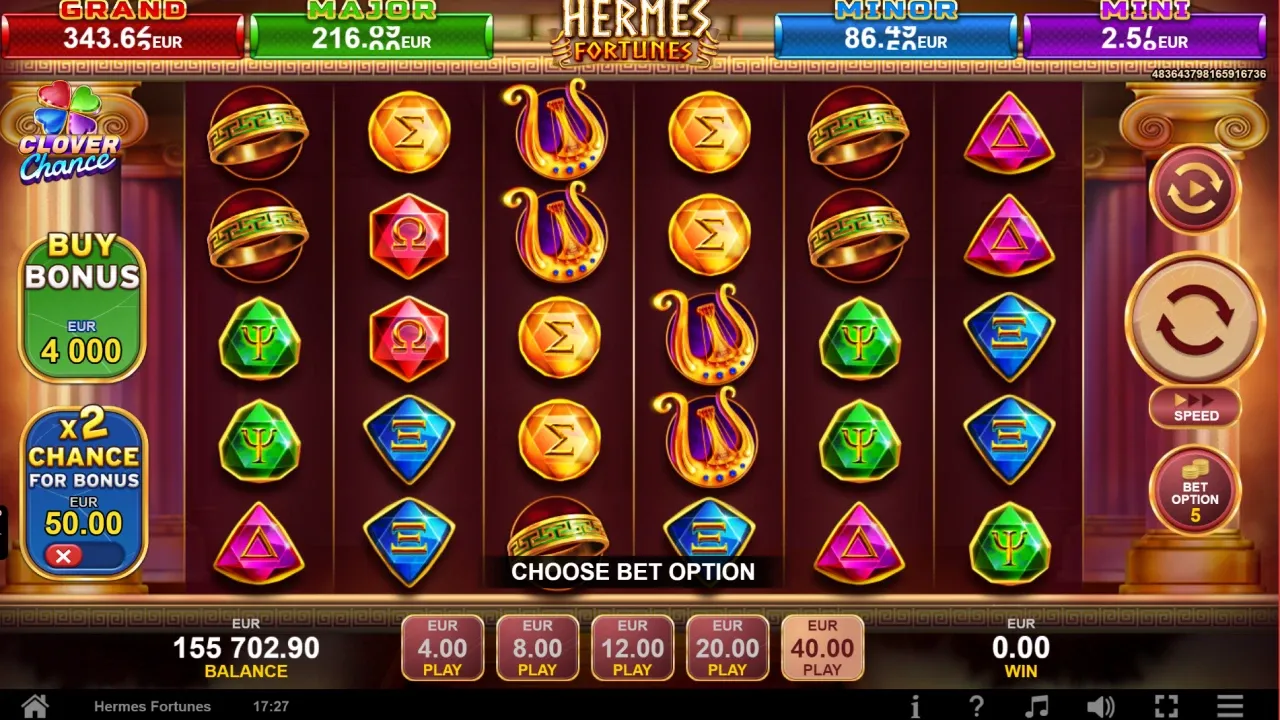1280x720 pixels.
Task: Change the spin Speed setting
Action: (1195, 408)
